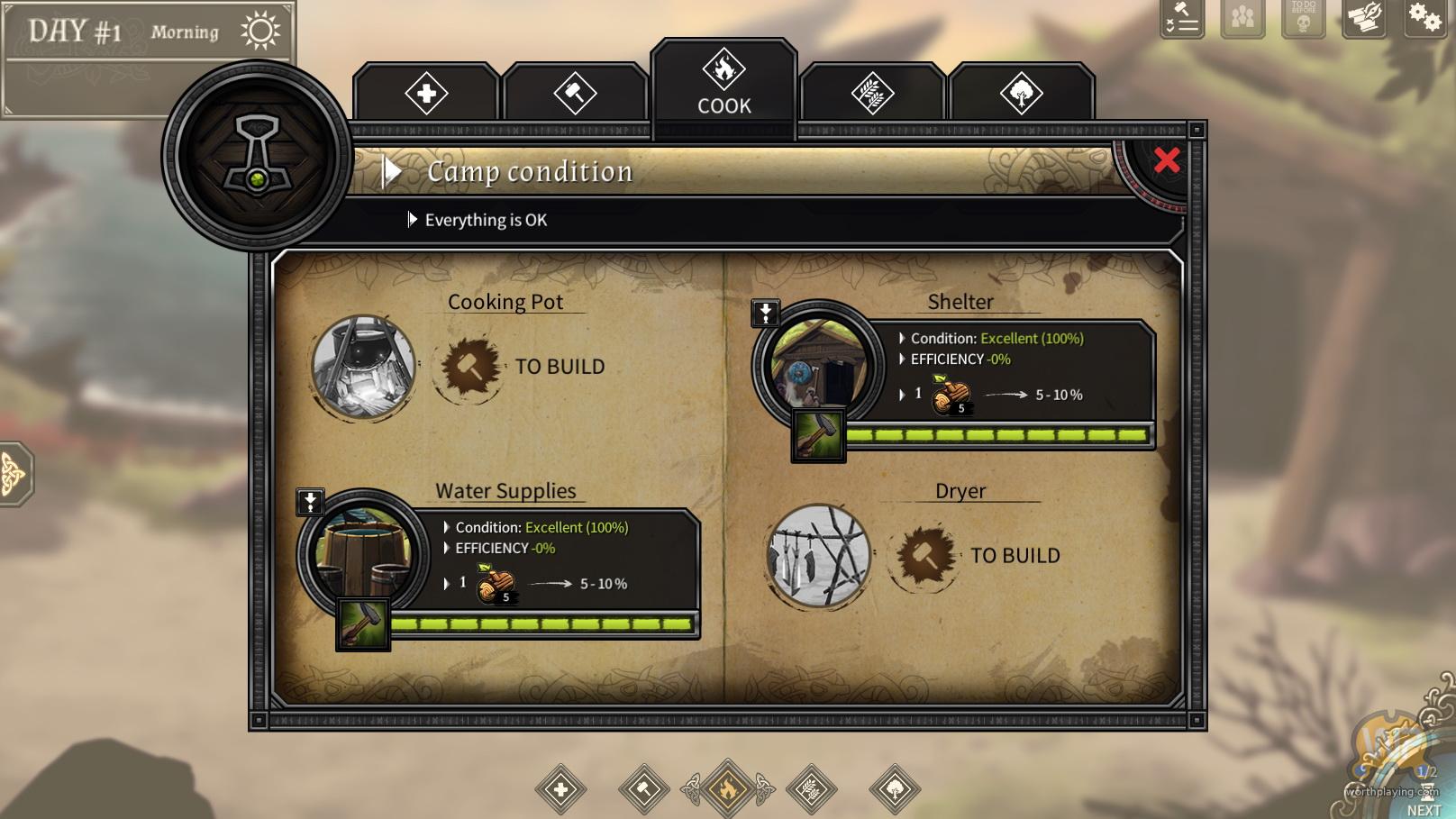
Task: Click the Water Supplies download arrow icon
Action: pos(310,502)
